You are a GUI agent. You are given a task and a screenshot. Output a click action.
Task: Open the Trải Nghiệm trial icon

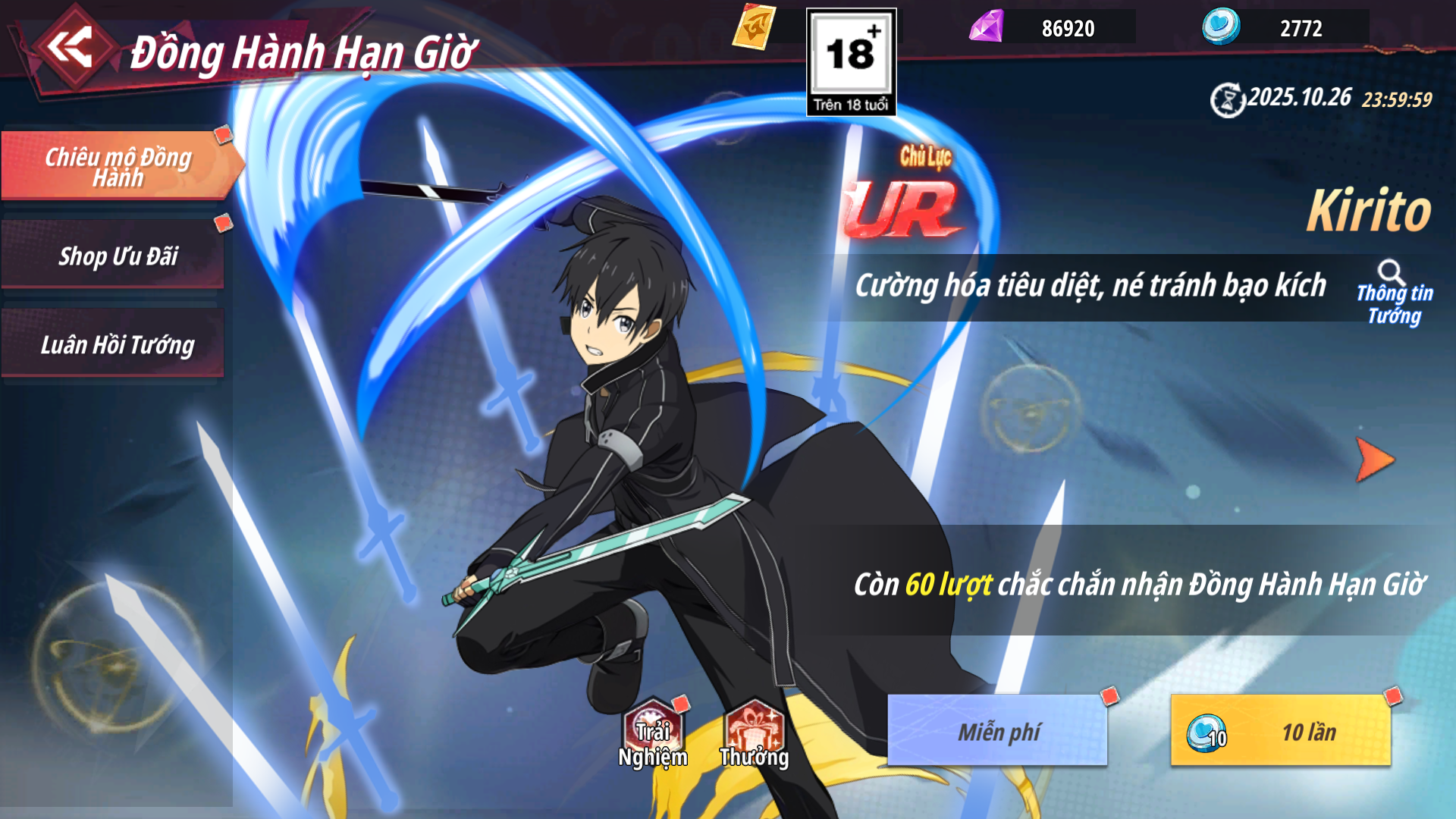[x=653, y=735]
